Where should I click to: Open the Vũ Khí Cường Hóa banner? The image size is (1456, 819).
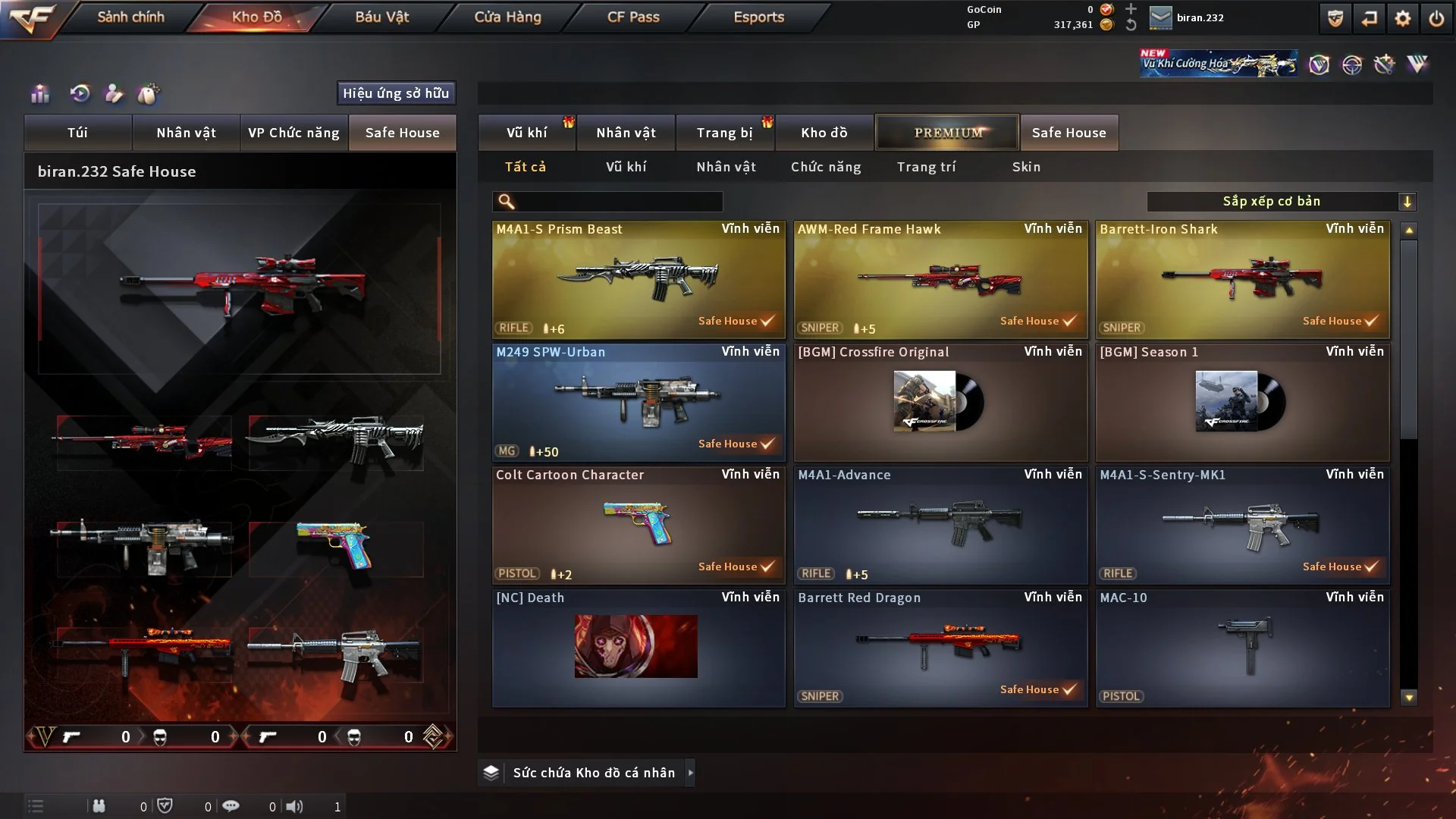(x=1218, y=64)
